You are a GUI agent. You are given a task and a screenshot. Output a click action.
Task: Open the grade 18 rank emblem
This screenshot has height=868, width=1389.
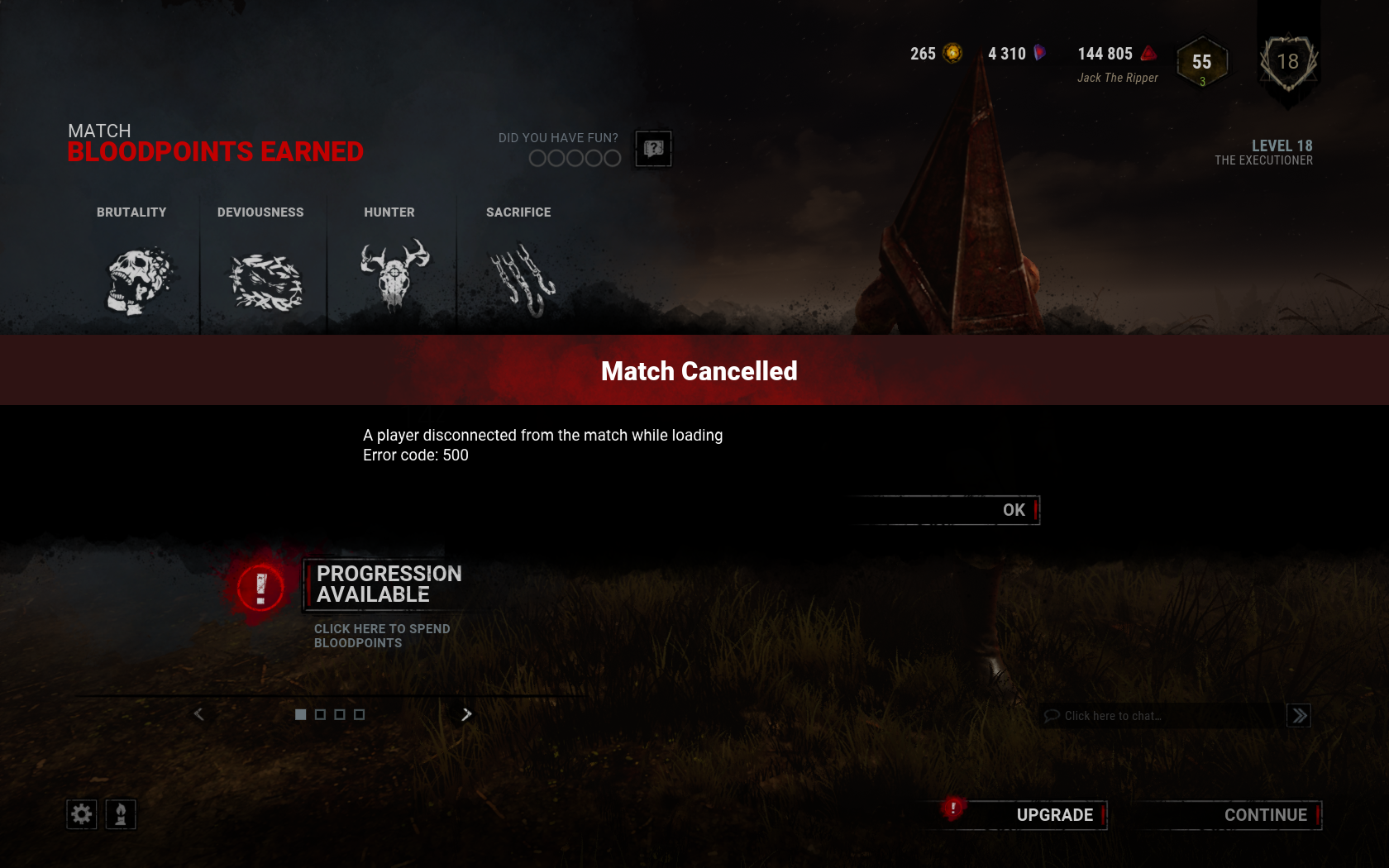1287,60
